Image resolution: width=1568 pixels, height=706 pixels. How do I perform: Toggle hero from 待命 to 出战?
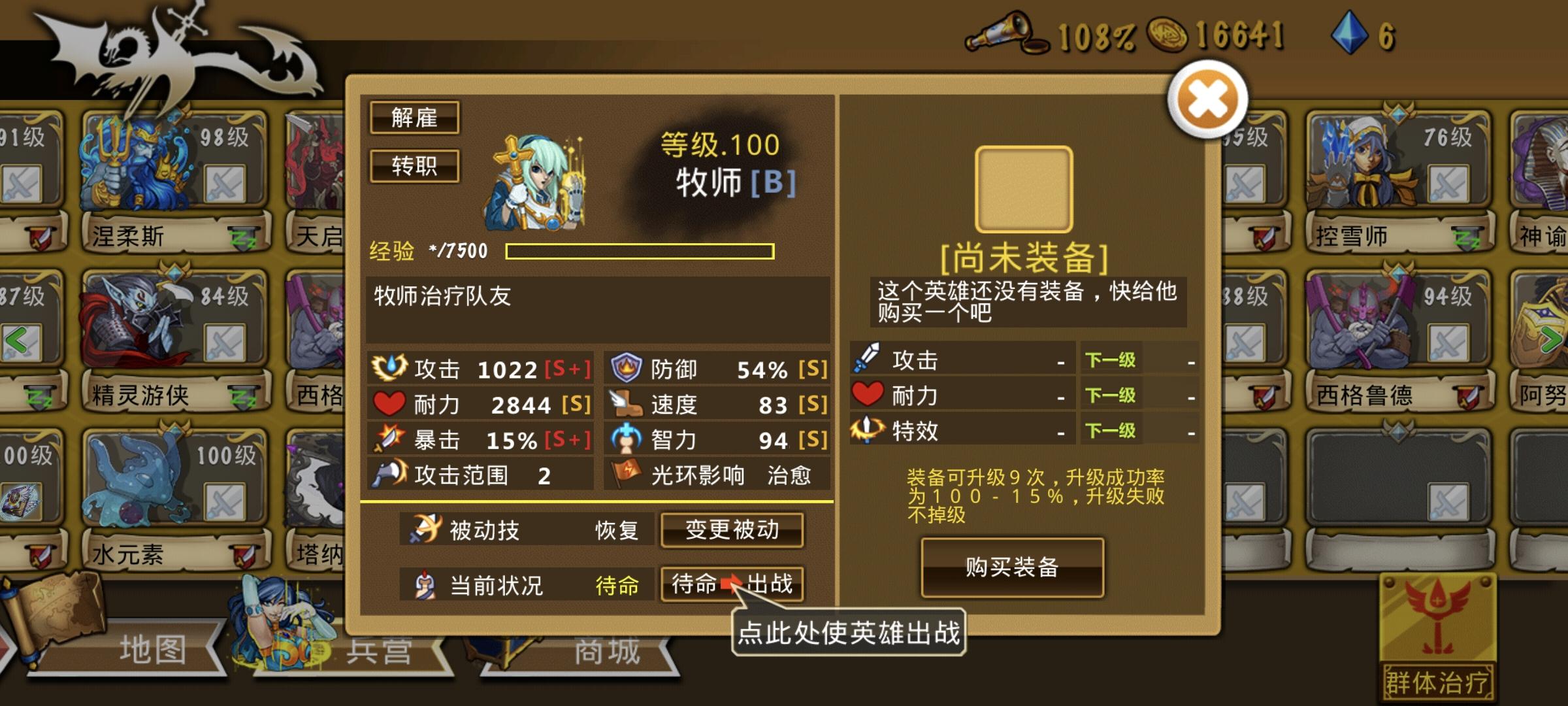tap(732, 586)
